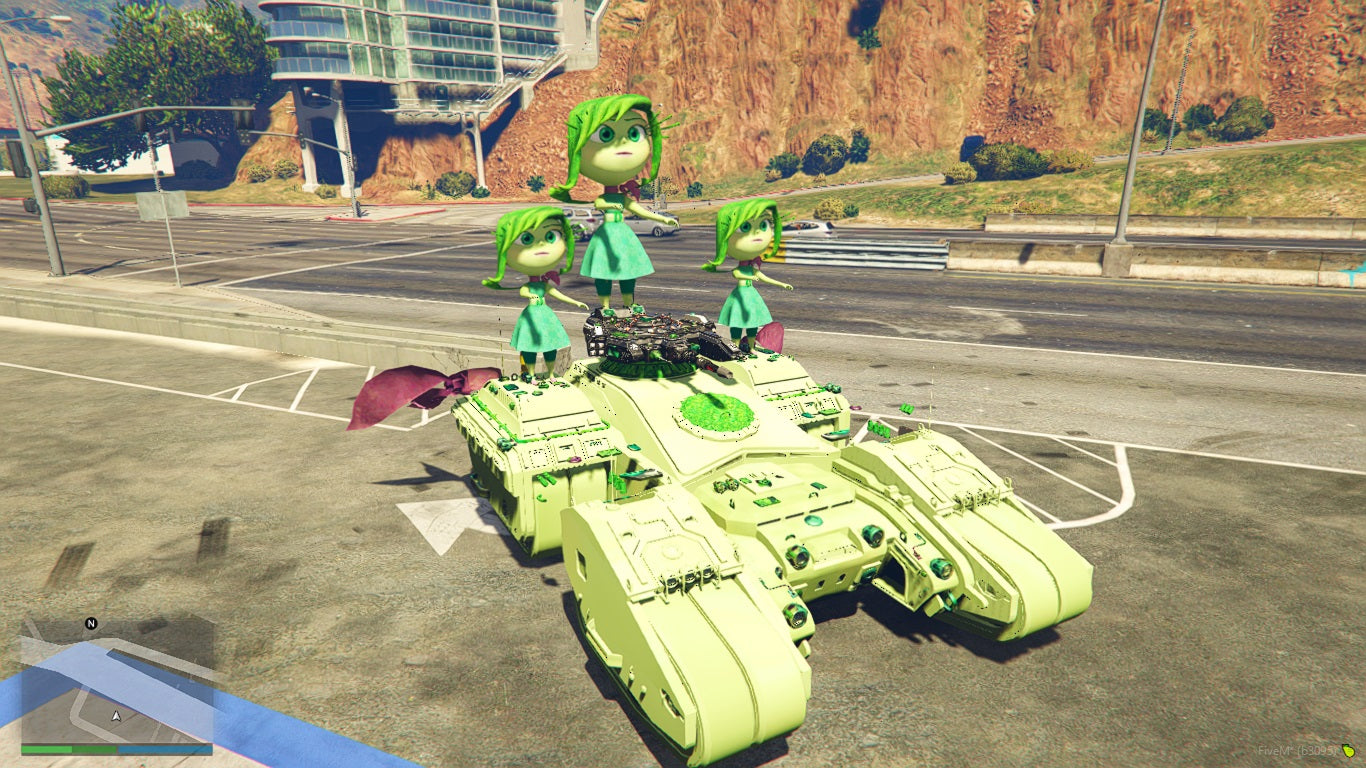Click the white arrow road marking near the tank
Screen dimensions: 1366x768
click(440, 525)
